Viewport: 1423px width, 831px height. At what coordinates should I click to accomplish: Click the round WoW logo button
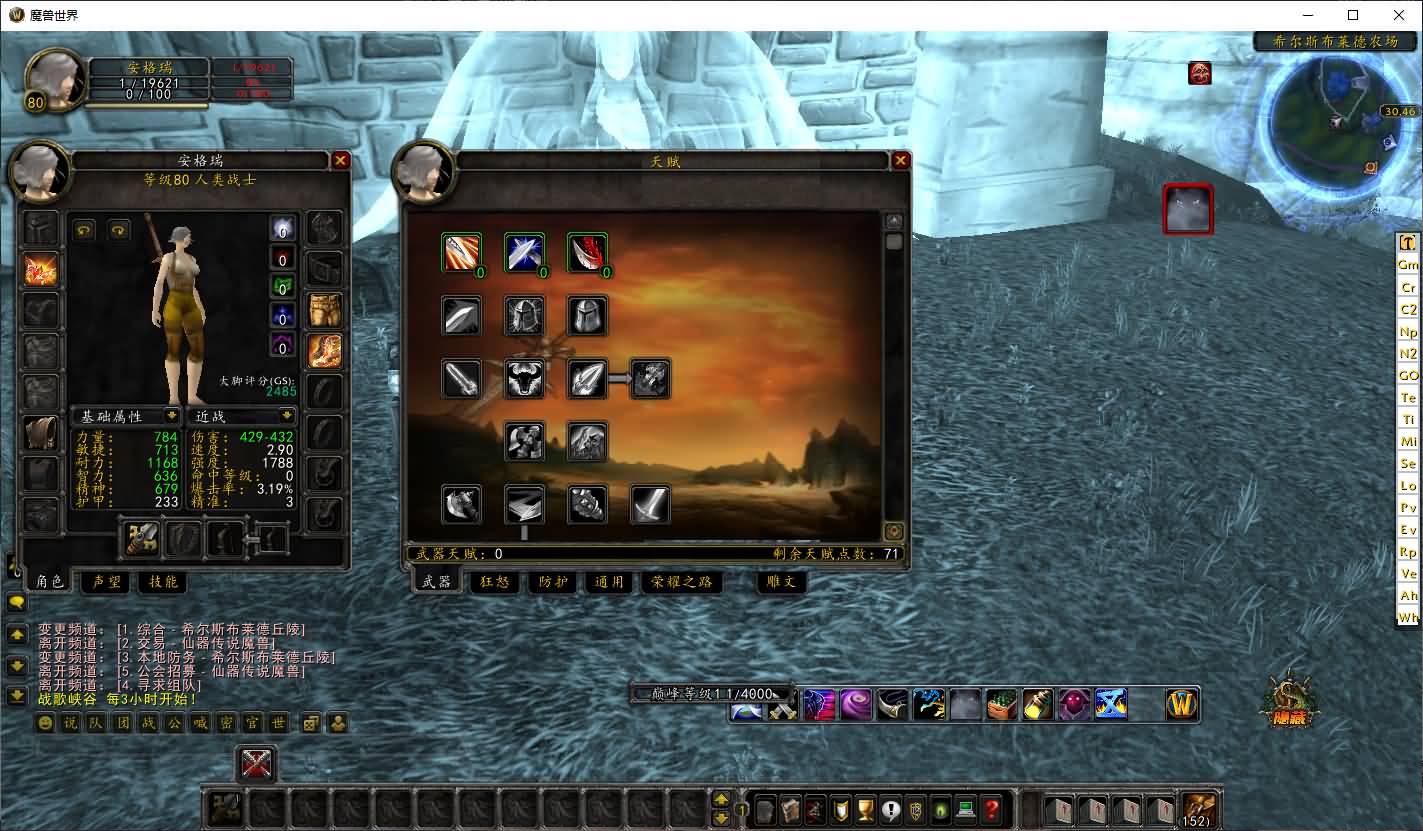pyautogui.click(x=1182, y=704)
